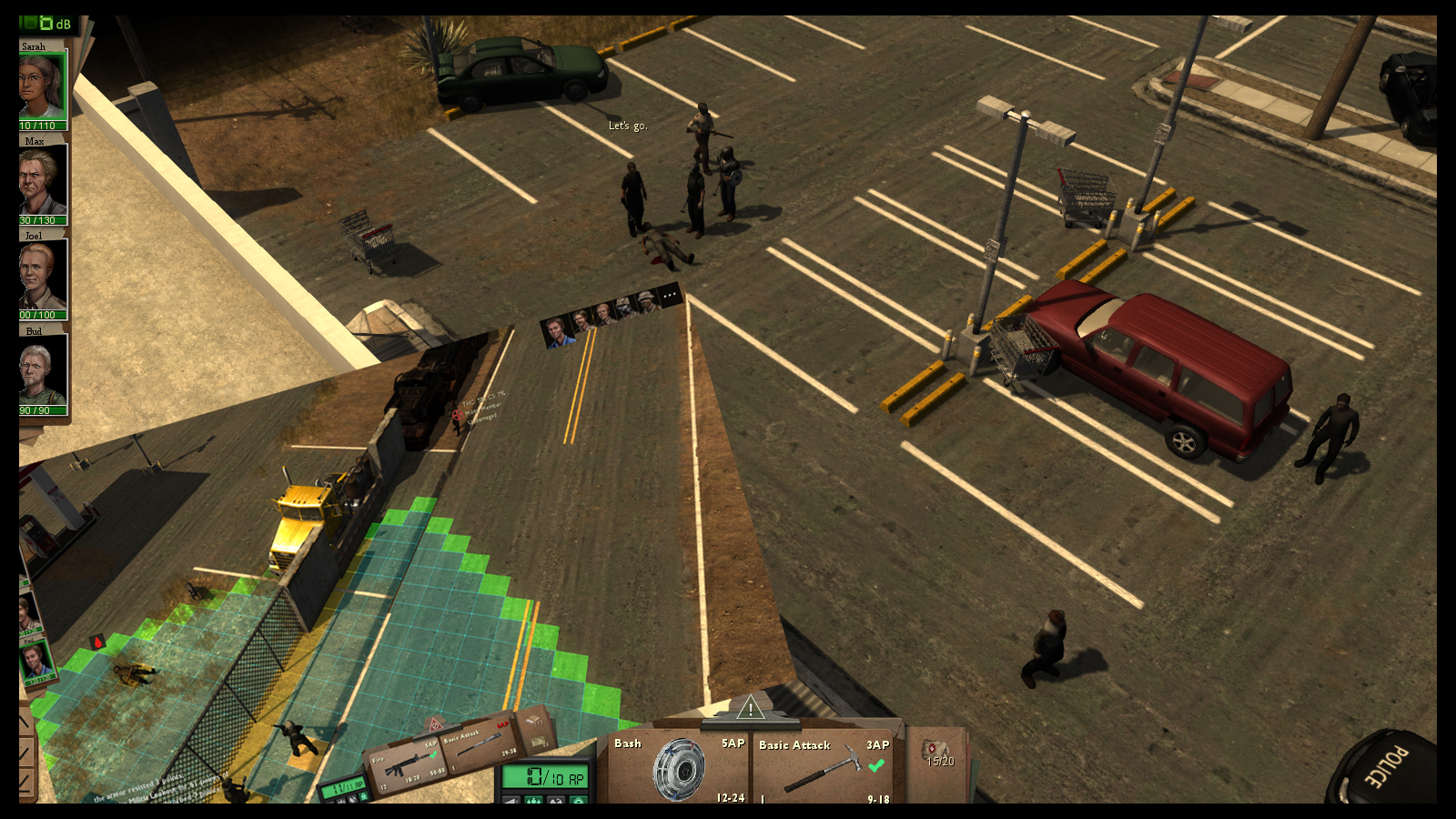The image size is (1456, 819).
Task: Use the hubcap Bash attack
Action: click(678, 769)
